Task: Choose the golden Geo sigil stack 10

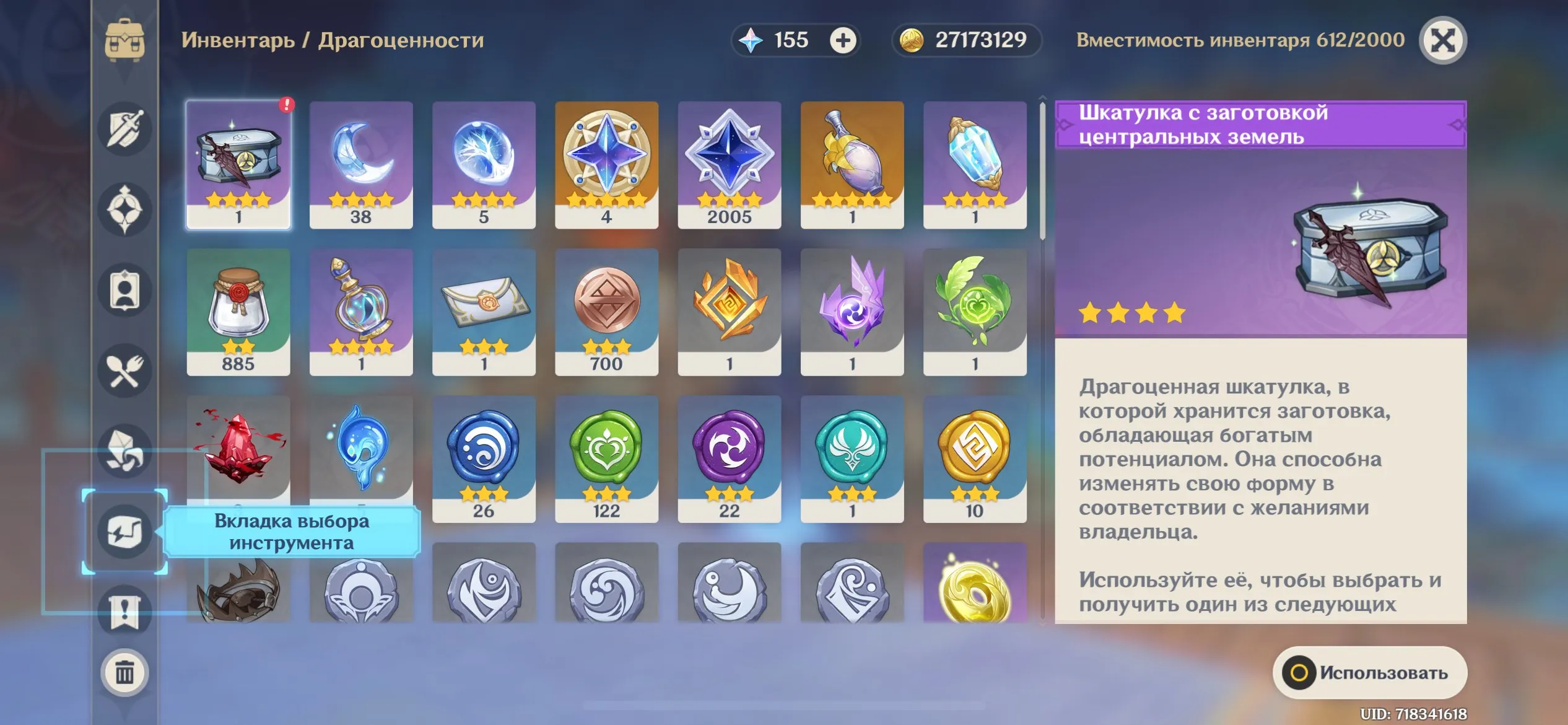Action: [x=974, y=459]
